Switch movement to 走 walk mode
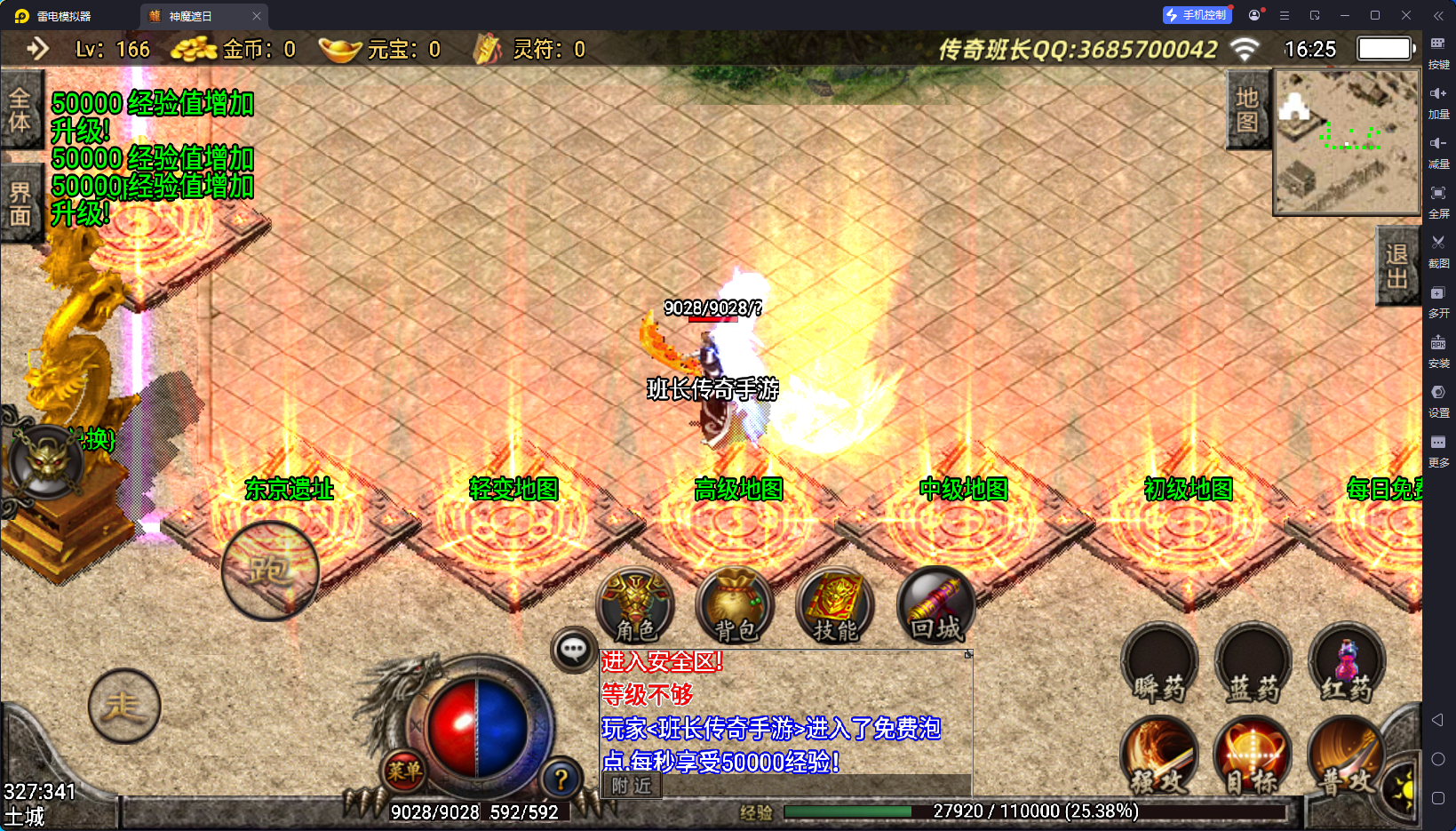The image size is (1456, 831). (x=123, y=706)
